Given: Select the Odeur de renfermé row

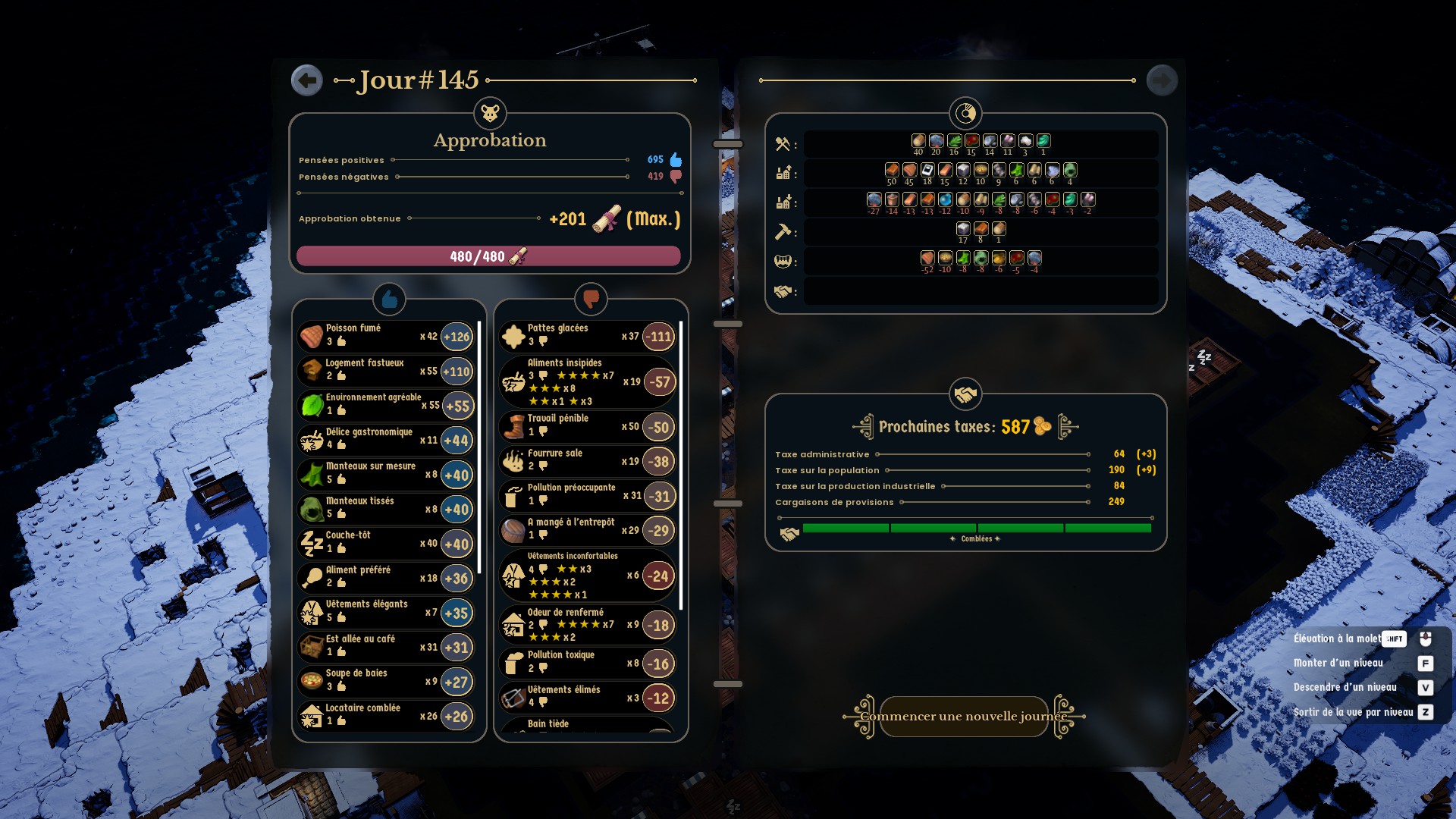Looking at the screenshot, I should (x=587, y=625).
